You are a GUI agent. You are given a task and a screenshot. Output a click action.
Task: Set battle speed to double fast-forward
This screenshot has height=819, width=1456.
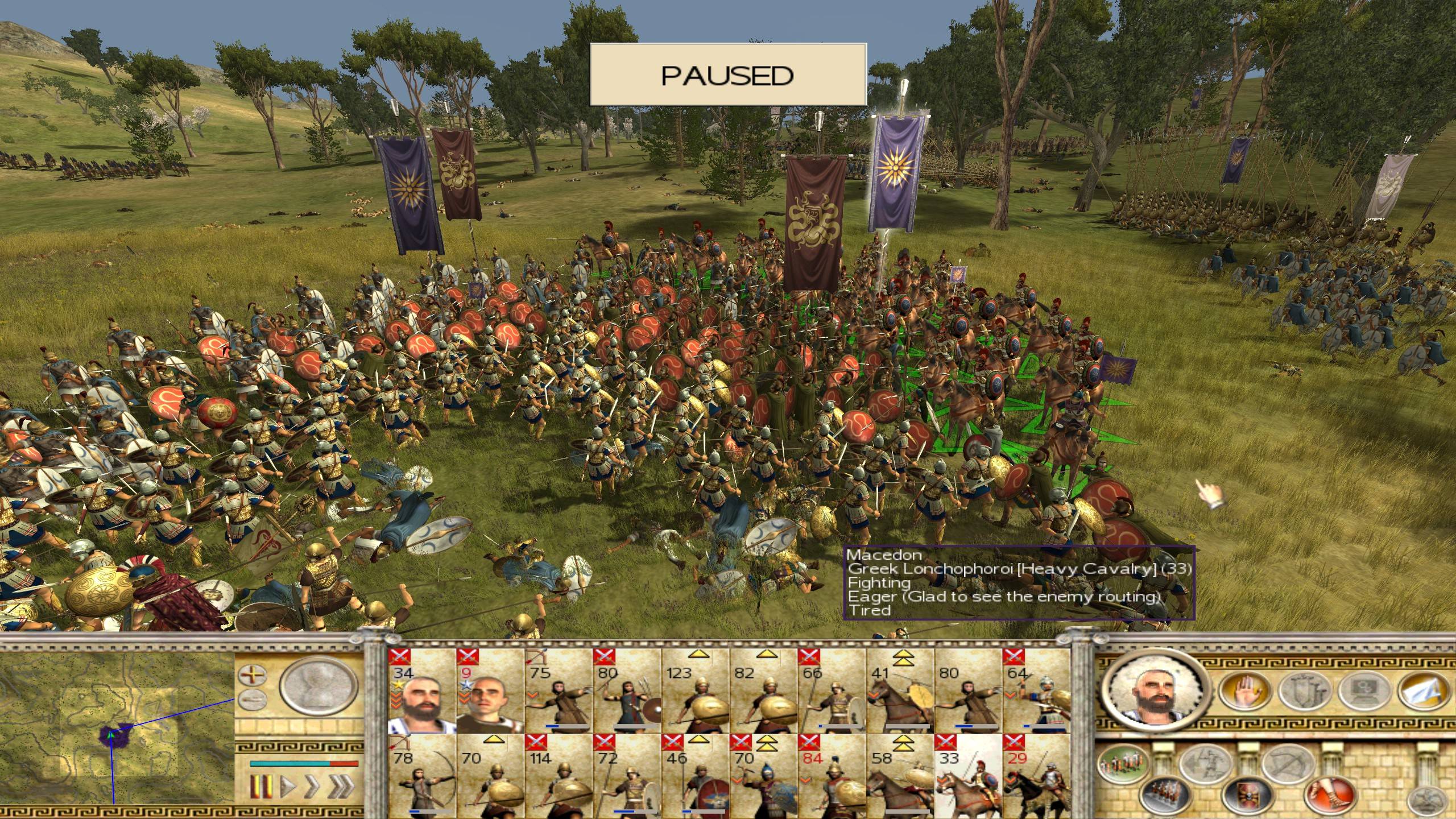click(313, 787)
